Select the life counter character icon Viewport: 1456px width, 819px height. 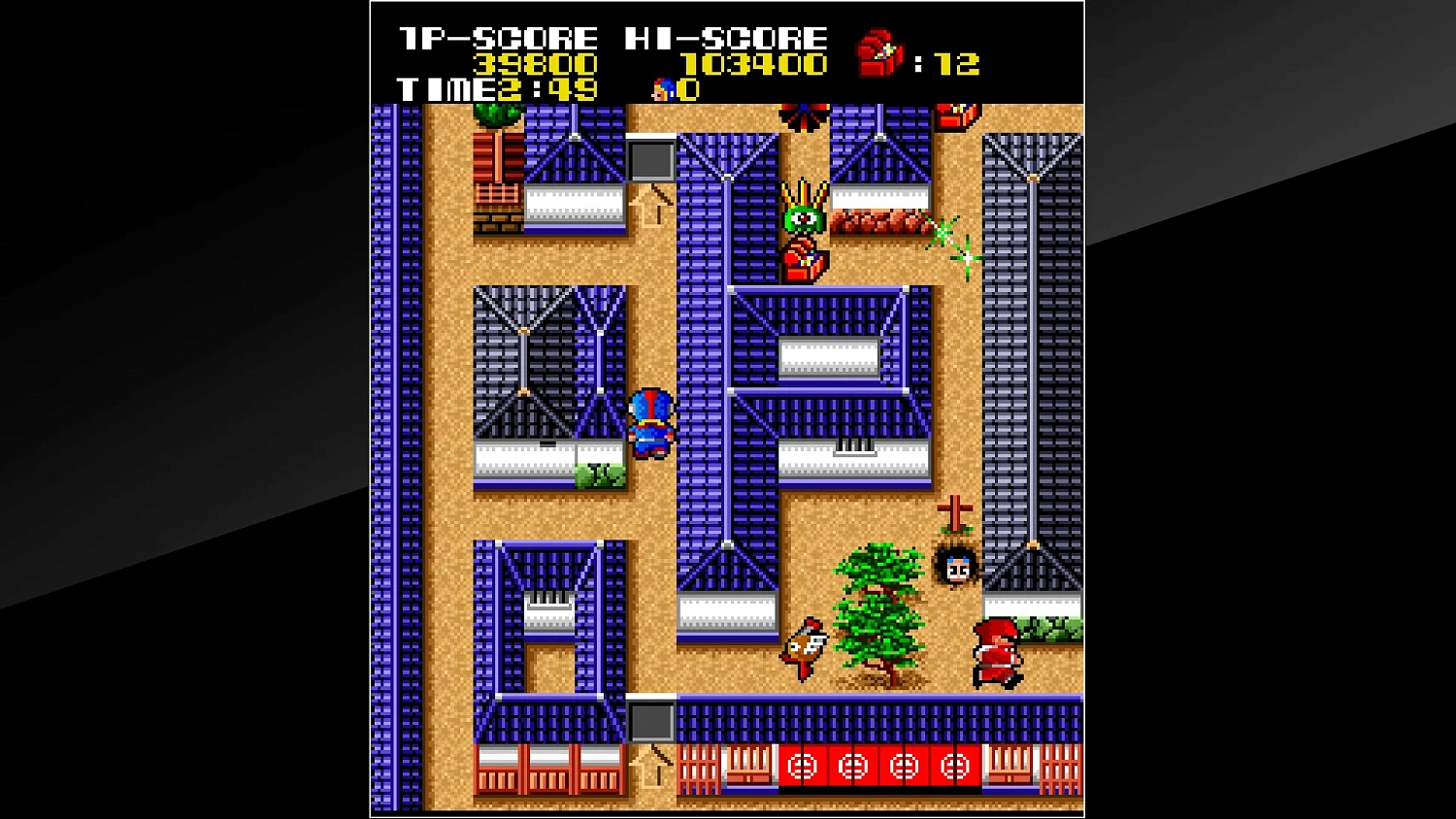click(663, 90)
